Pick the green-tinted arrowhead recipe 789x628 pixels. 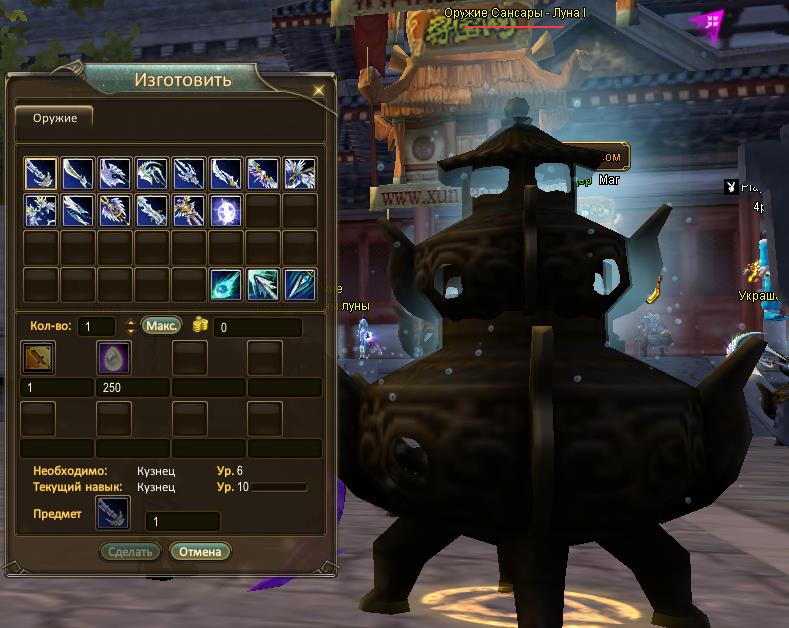[x=262, y=284]
